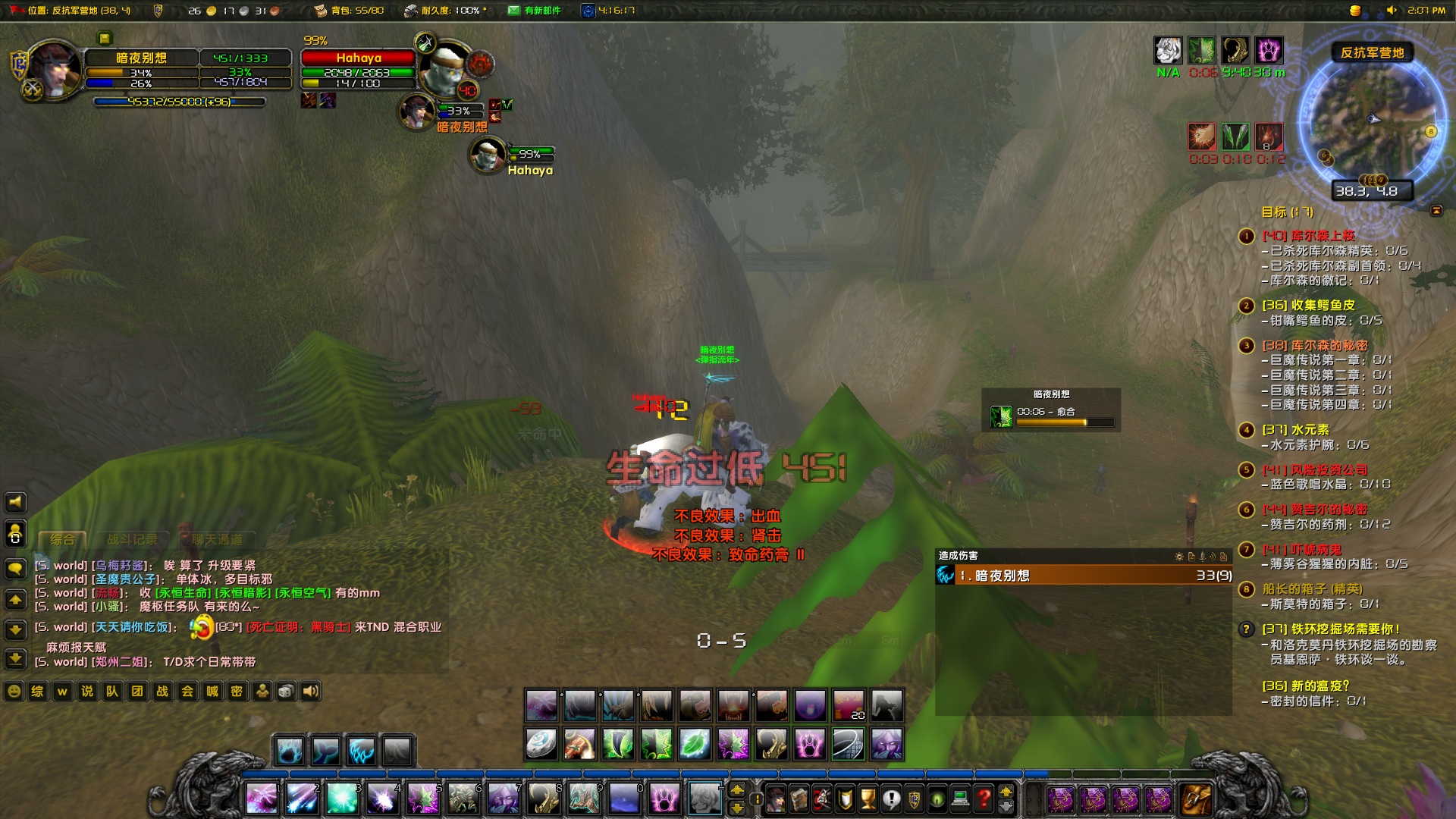
Task: Select the 库尔森上校 quest in tracker
Action: (1308, 236)
